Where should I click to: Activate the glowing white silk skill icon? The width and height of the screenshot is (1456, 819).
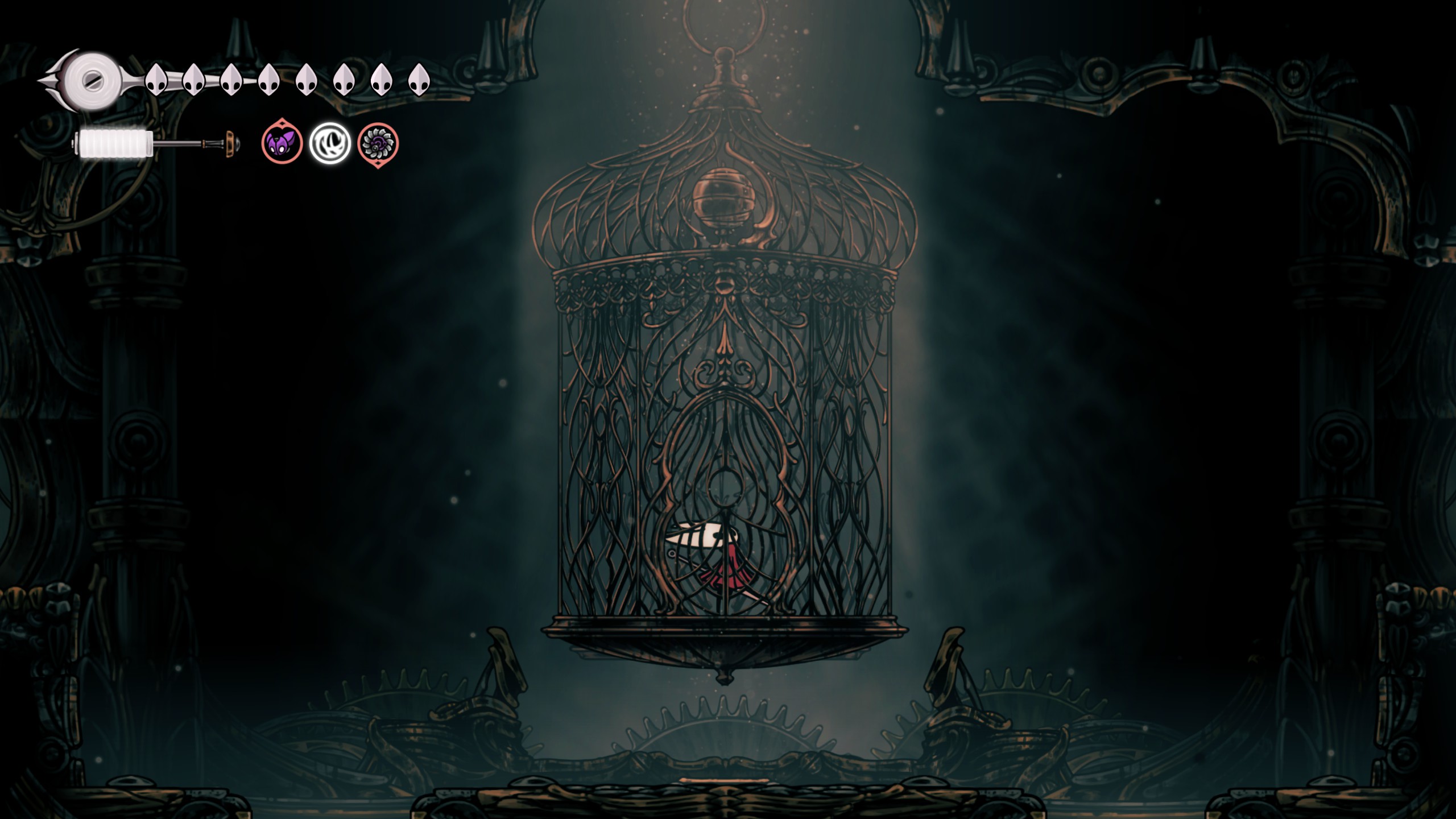[x=330, y=143]
